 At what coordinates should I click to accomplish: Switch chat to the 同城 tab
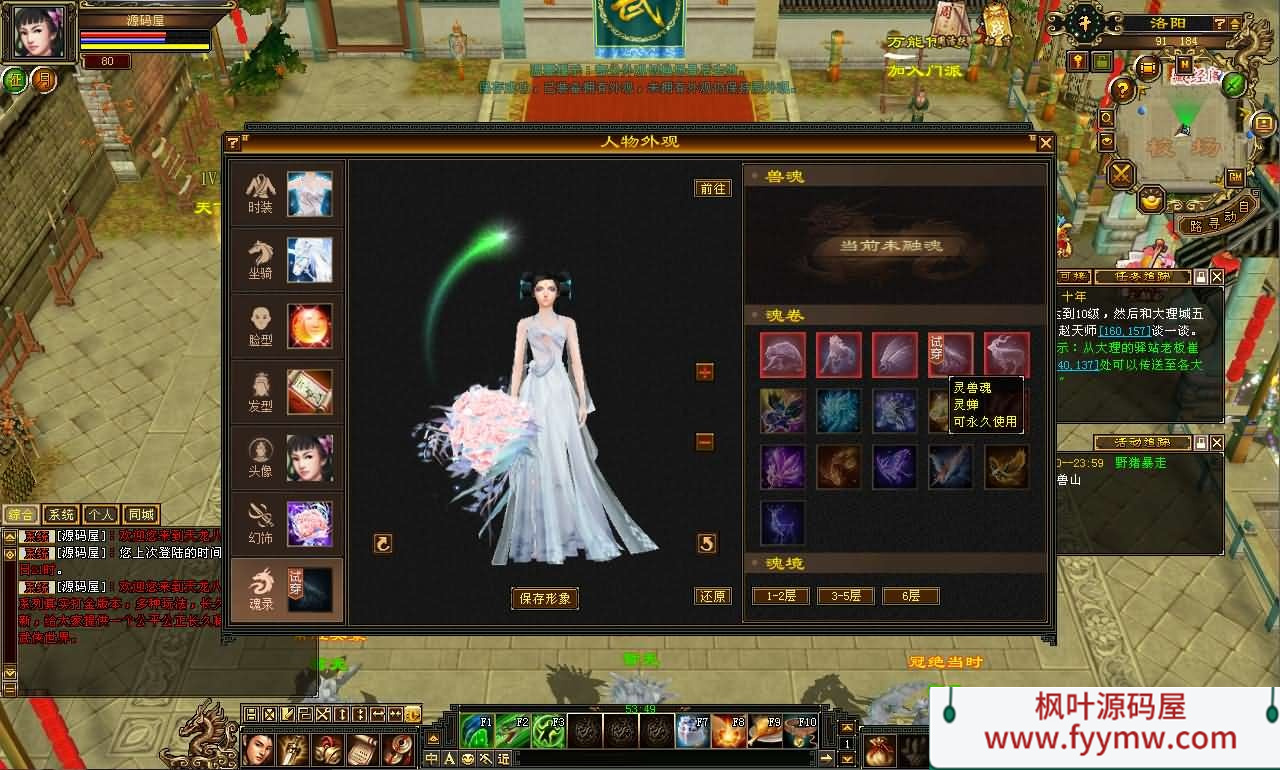click(x=141, y=515)
